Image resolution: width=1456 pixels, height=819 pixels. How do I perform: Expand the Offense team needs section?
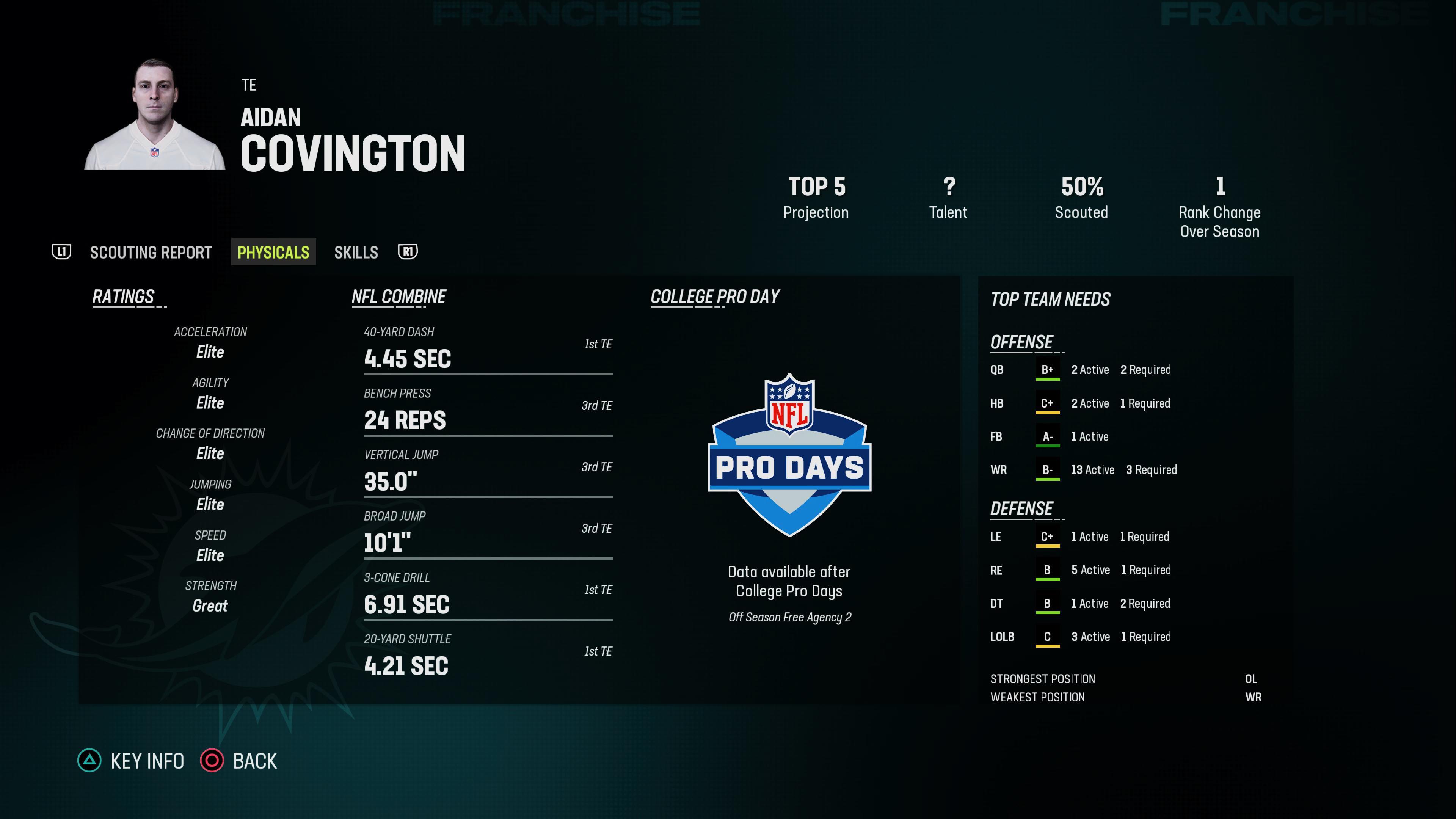point(1021,341)
